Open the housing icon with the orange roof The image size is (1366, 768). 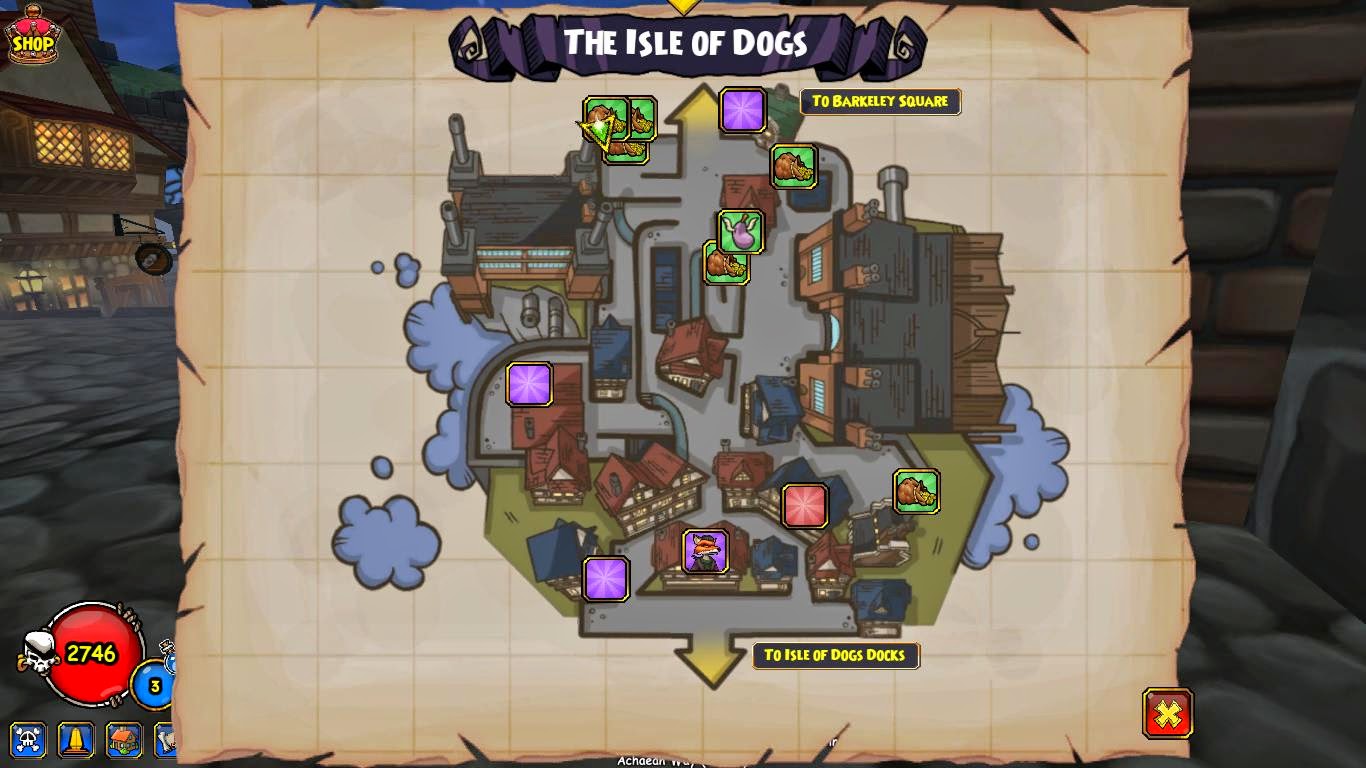pyautogui.click(x=122, y=741)
